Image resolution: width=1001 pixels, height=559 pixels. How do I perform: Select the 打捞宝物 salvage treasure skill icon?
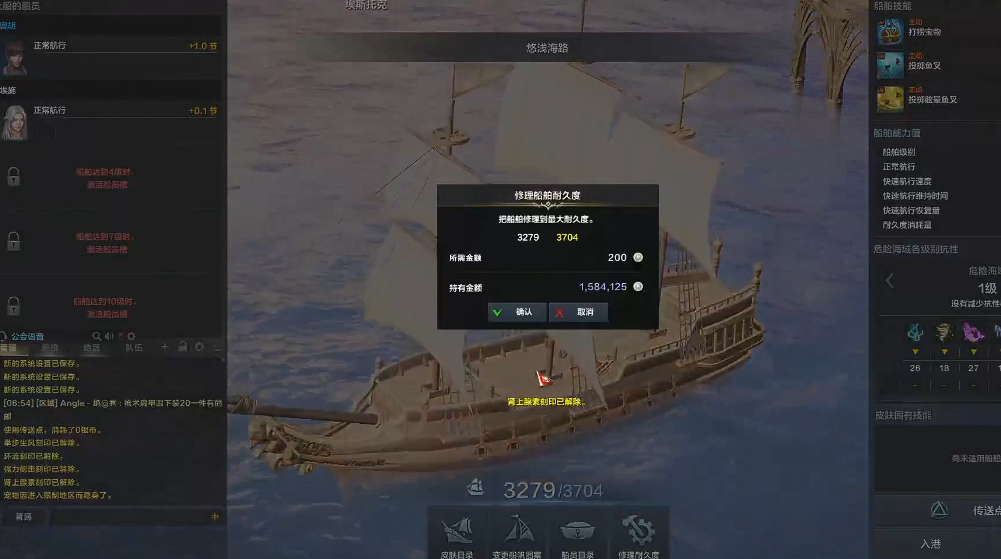[890, 32]
